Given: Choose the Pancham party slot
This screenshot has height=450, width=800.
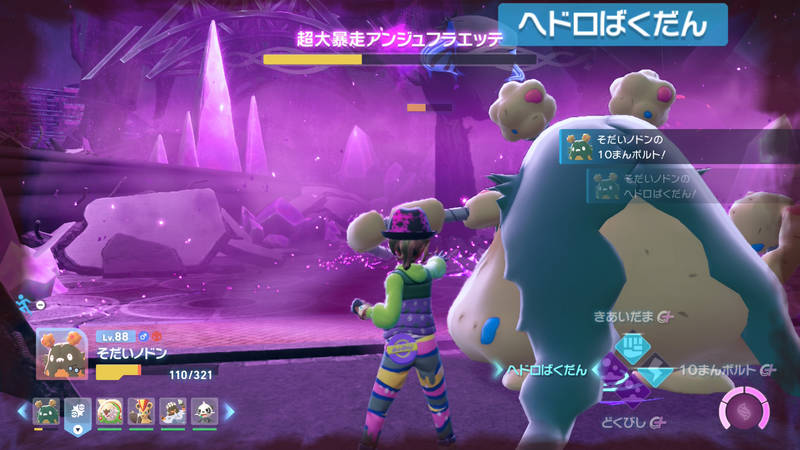Looking at the screenshot, I should (x=204, y=411).
